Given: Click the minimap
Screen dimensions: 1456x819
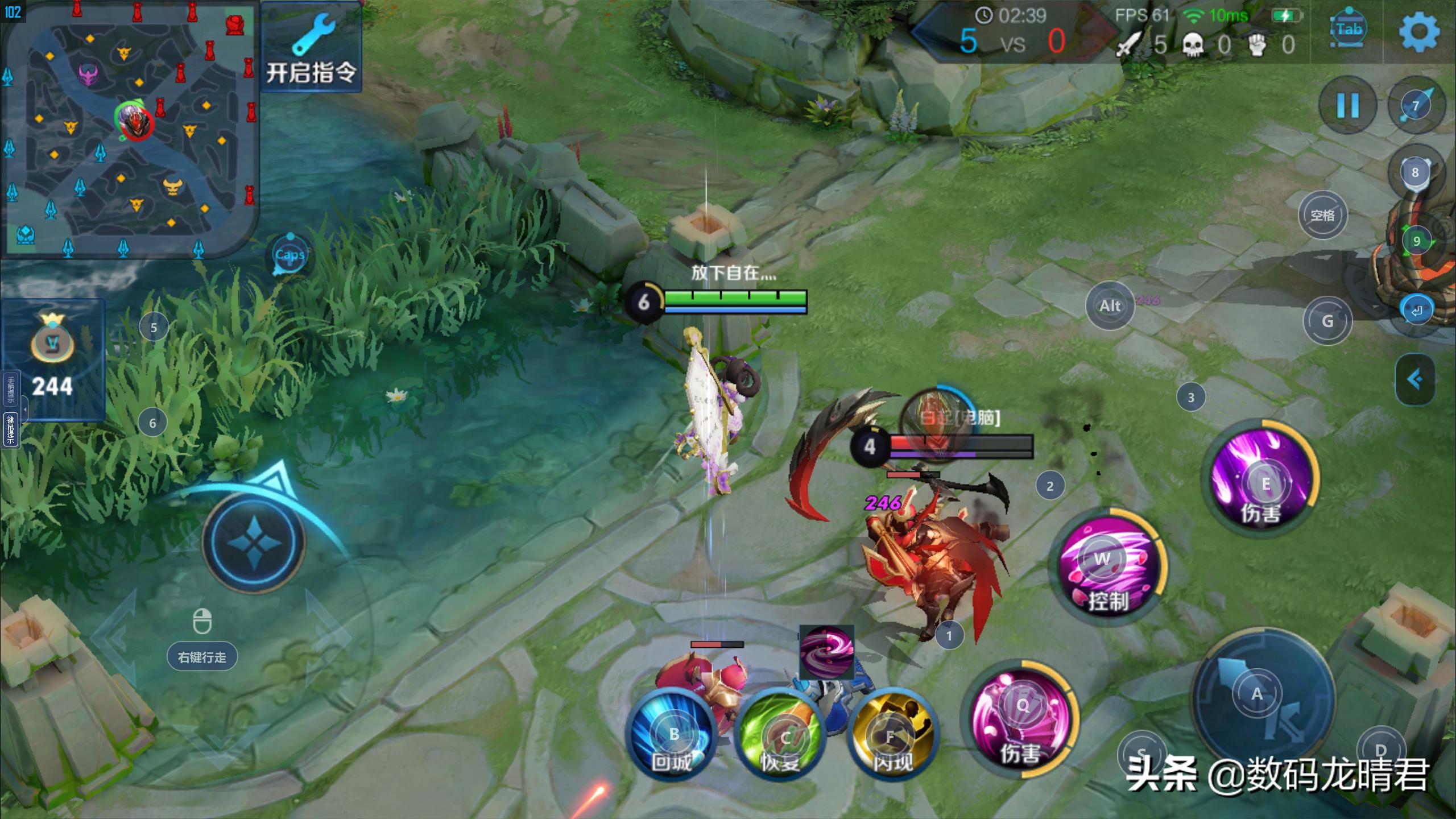Looking at the screenshot, I should (x=129, y=129).
